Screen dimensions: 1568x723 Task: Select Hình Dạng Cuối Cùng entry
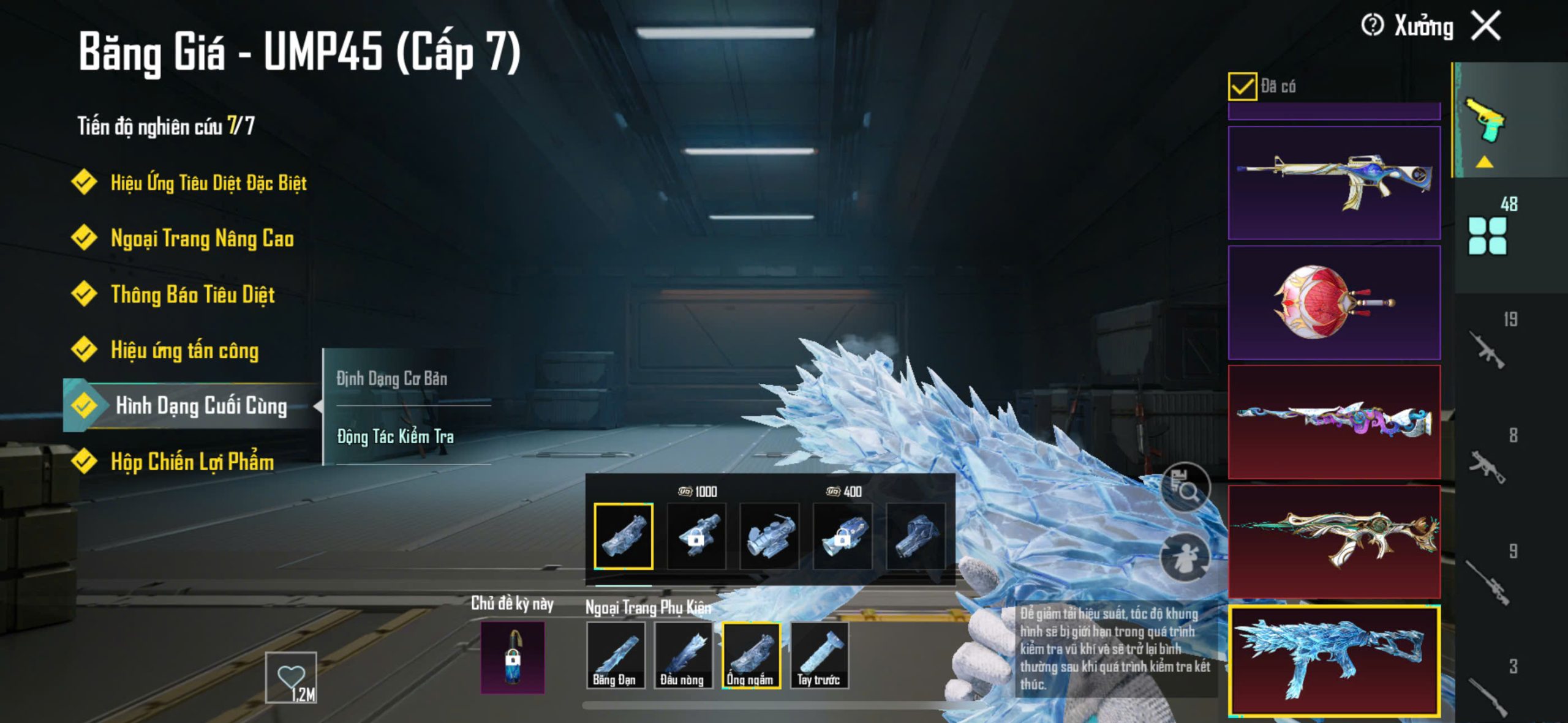(201, 405)
